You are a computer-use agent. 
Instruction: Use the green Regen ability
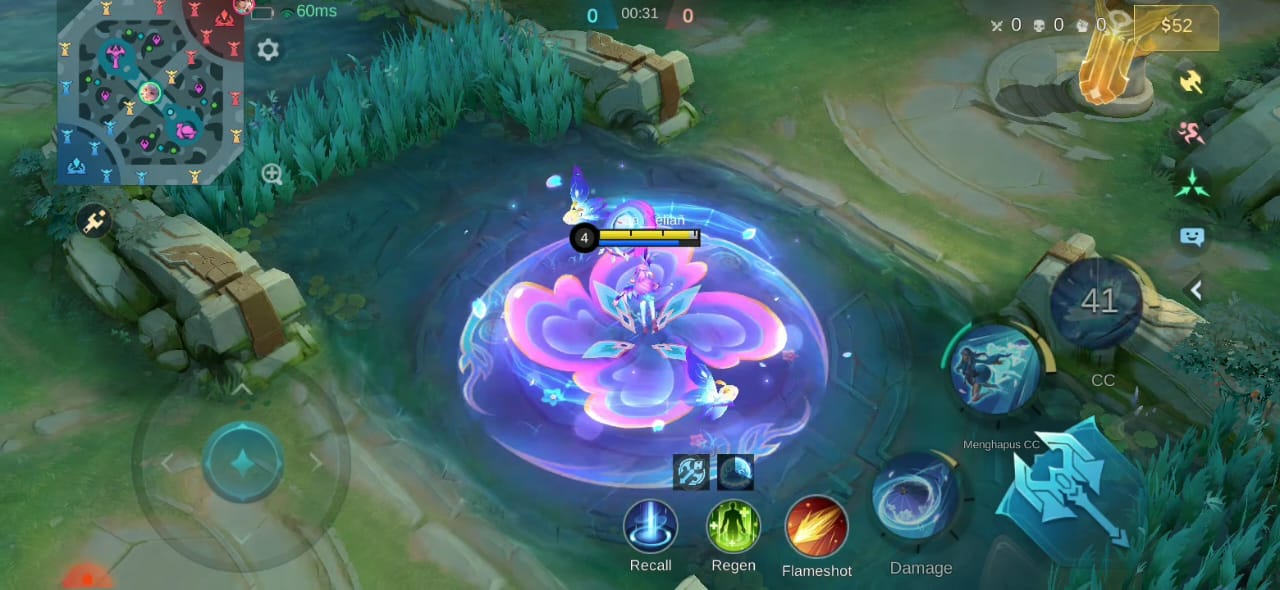[x=733, y=527]
